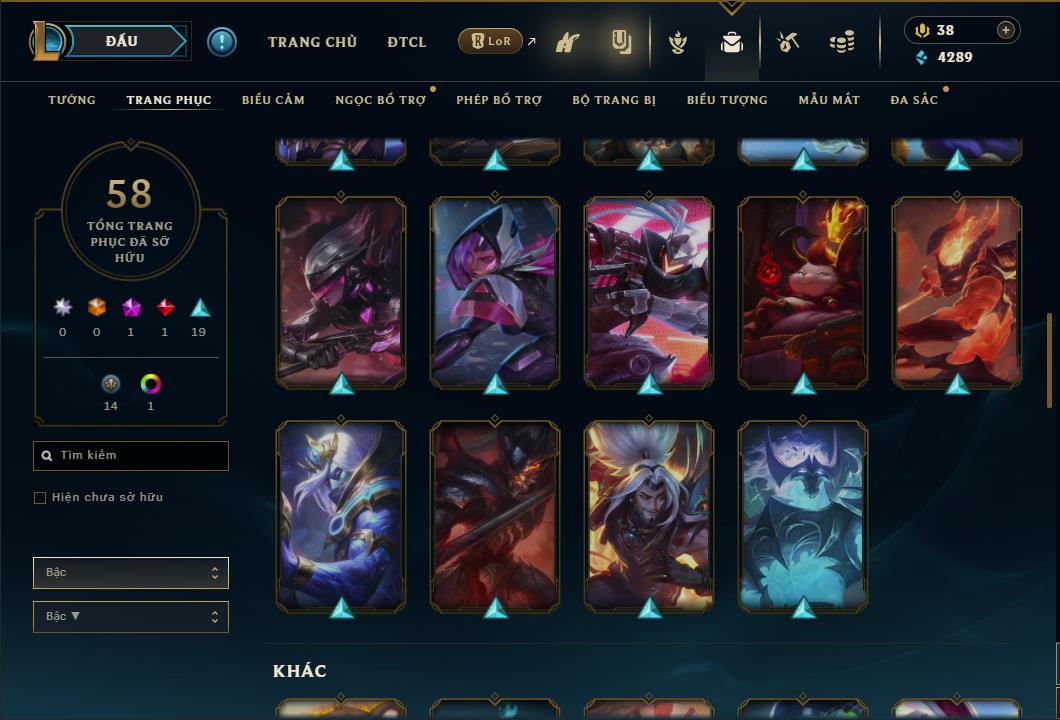
Task: Switch to the TƯỚNG tab
Action: (x=72, y=100)
